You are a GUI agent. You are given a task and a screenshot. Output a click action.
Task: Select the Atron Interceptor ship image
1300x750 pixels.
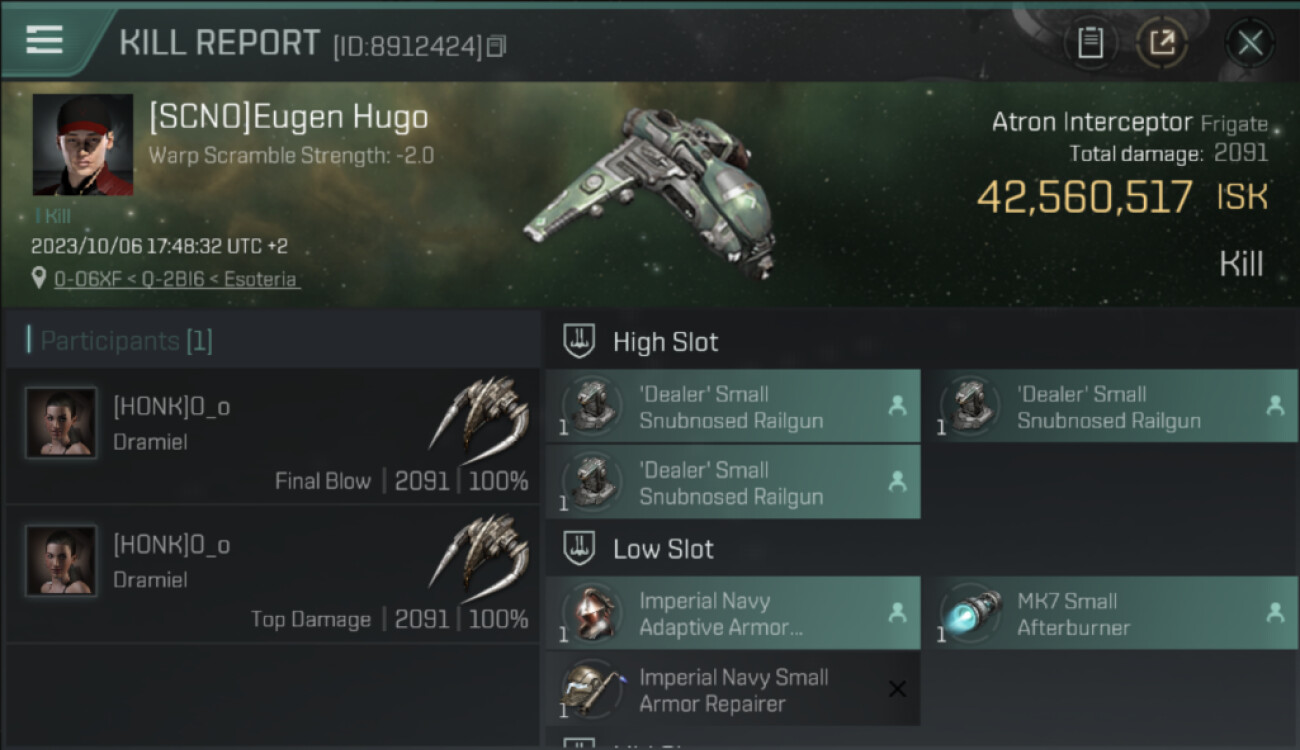coord(650,190)
